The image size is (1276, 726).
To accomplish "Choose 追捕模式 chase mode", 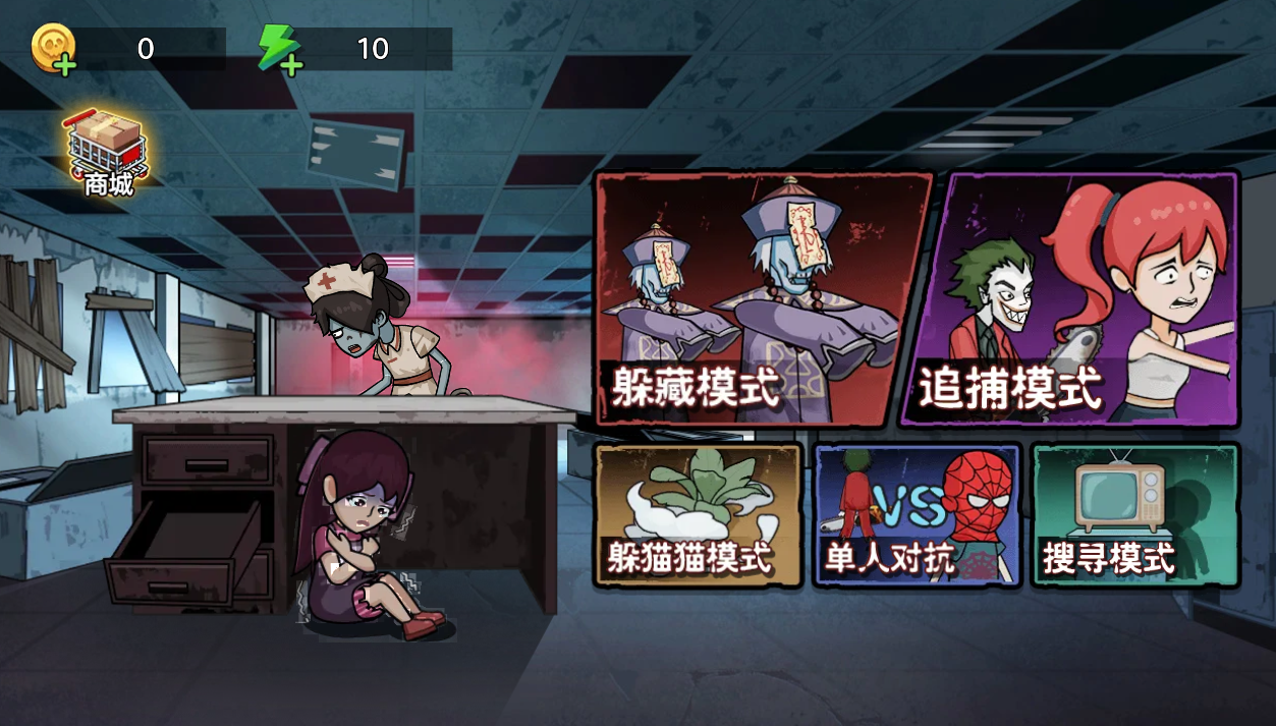I will tap(1071, 299).
